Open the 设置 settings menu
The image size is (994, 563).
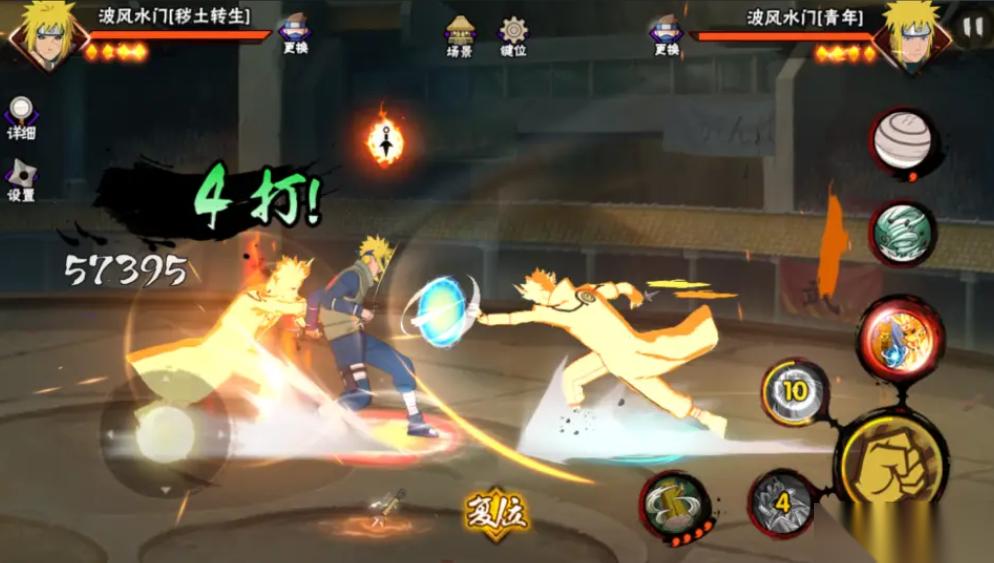pyautogui.click(x=21, y=180)
